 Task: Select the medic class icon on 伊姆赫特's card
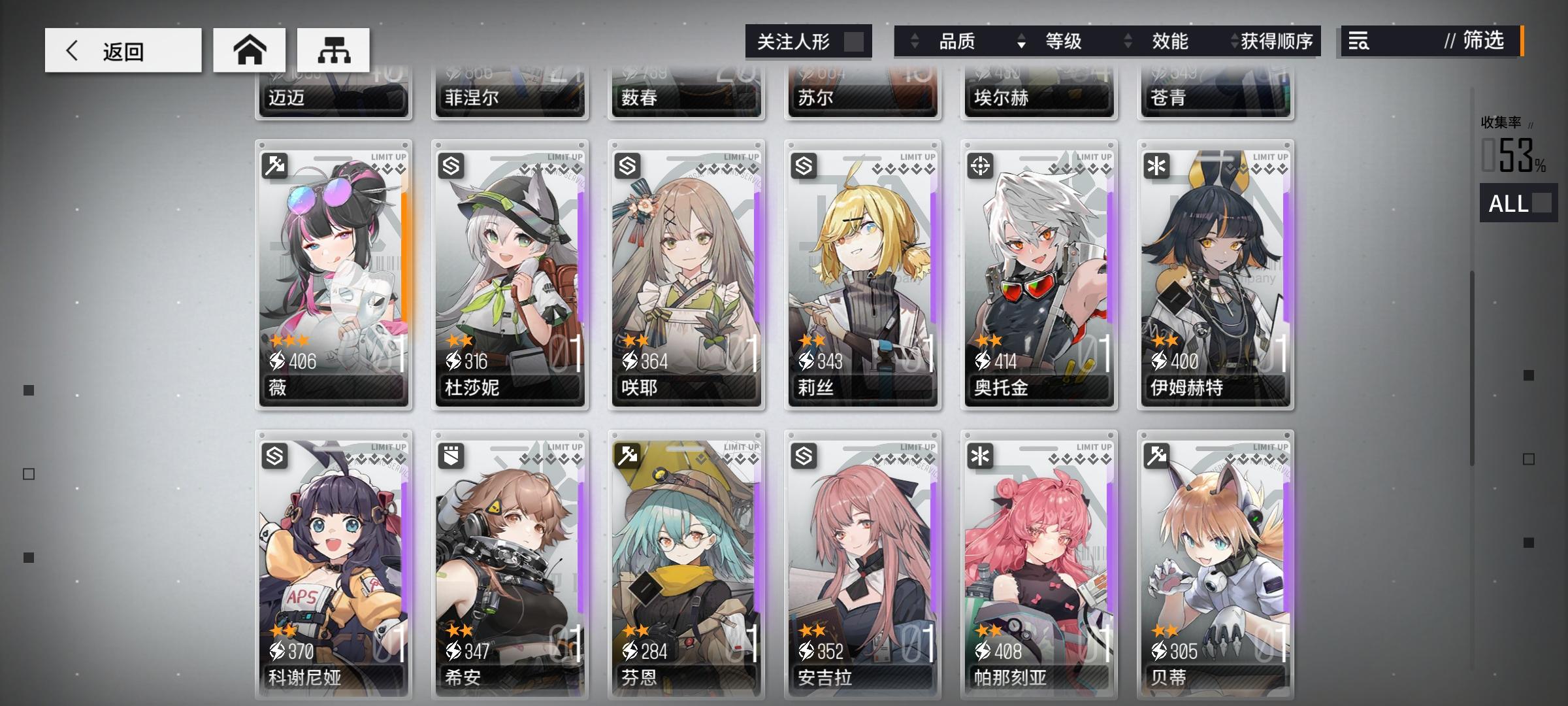(x=1157, y=165)
